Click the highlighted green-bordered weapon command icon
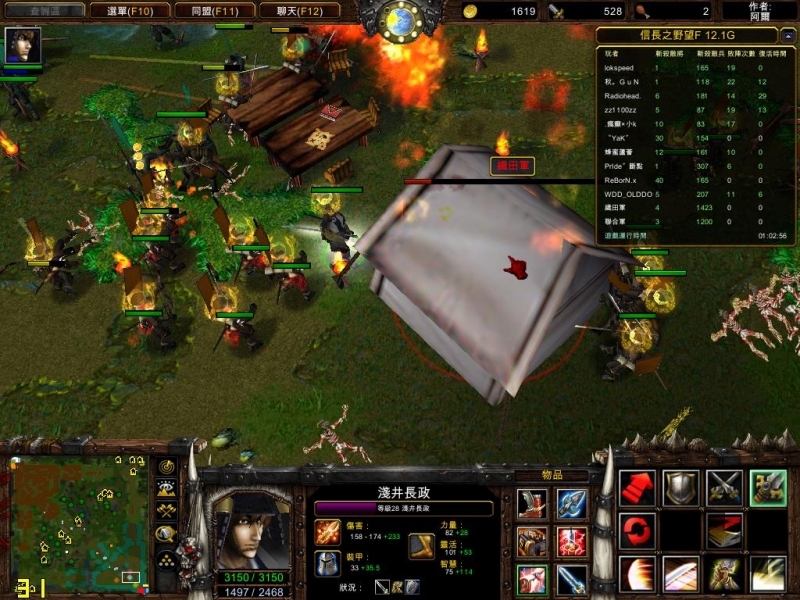800x600 pixels. pos(768,487)
